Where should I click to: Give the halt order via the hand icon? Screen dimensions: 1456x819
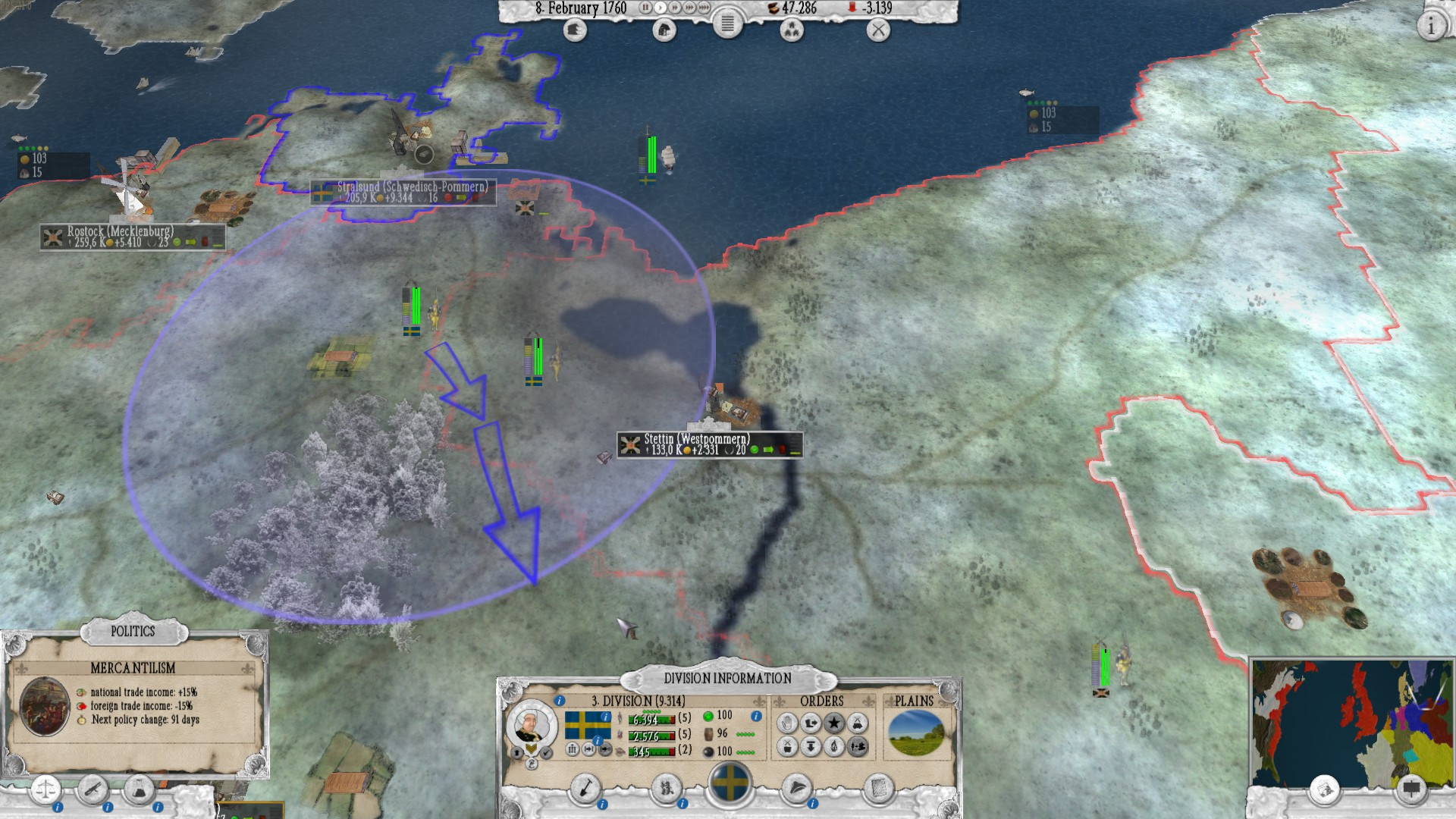(787, 724)
